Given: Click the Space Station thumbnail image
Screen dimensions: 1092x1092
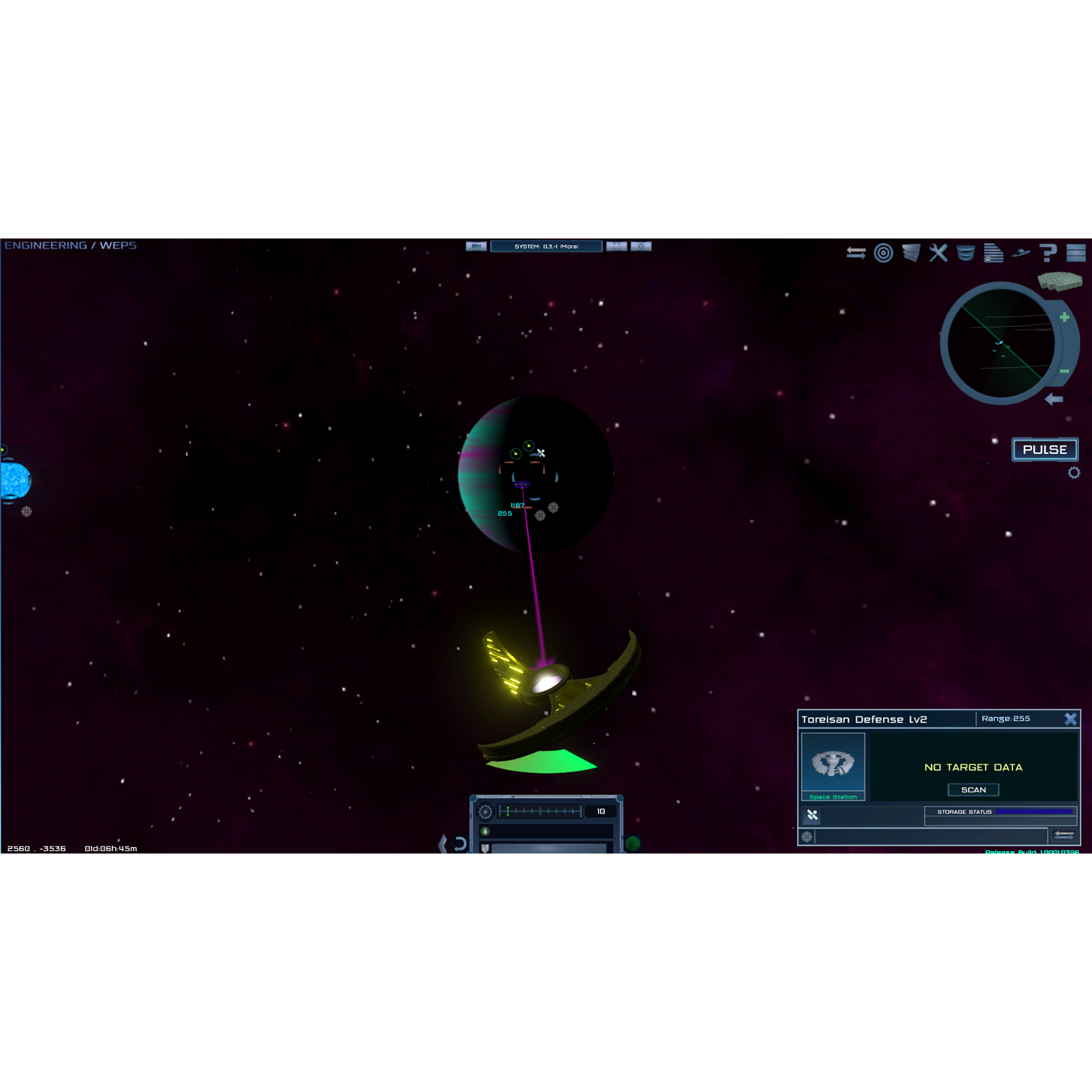Looking at the screenshot, I should 833,763.
